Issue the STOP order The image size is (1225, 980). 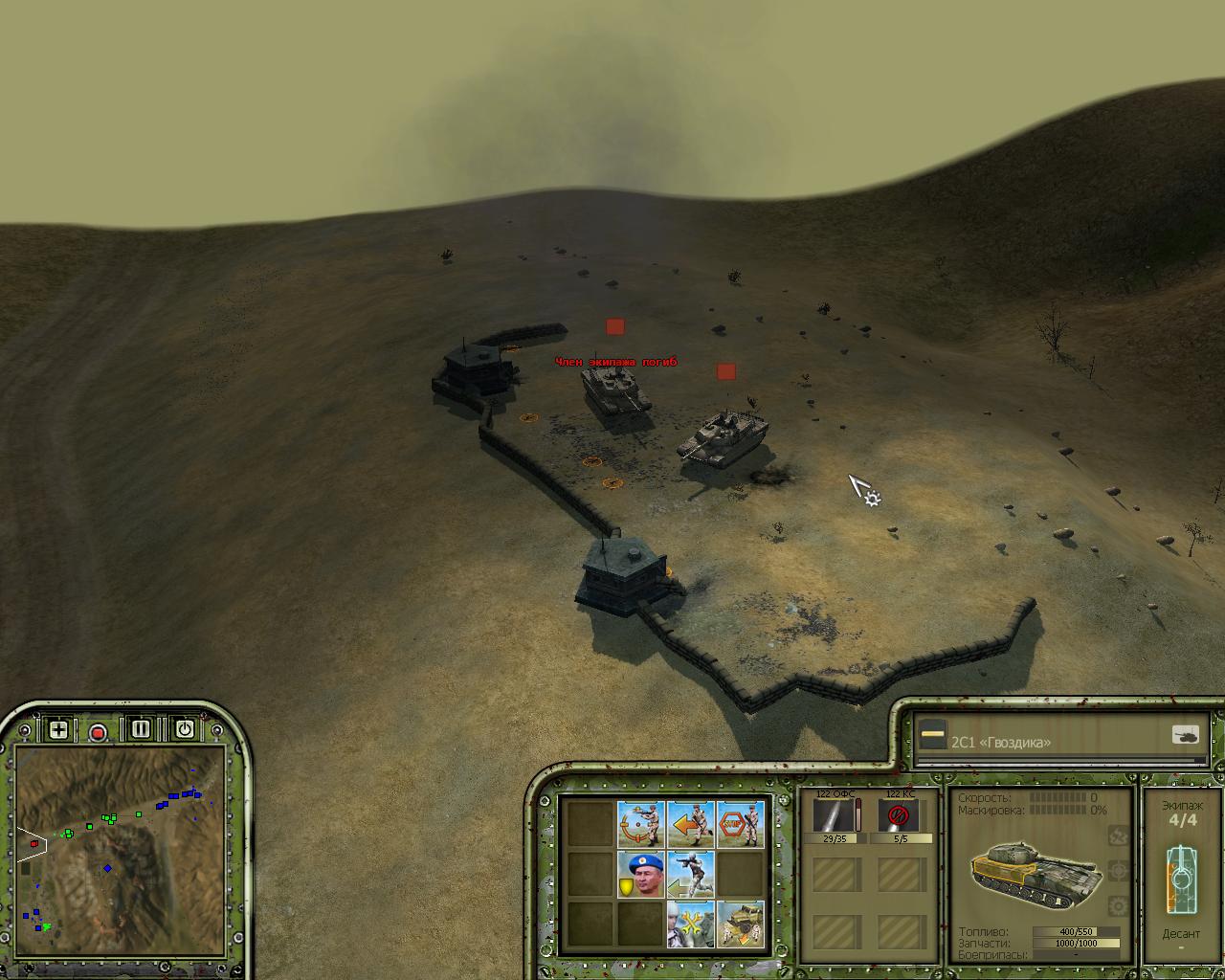(741, 824)
